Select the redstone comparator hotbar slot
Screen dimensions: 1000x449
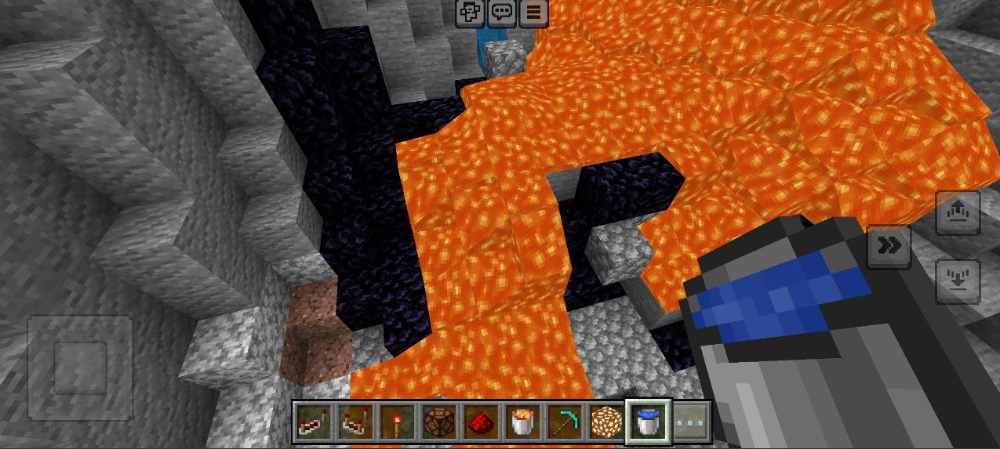[355, 420]
